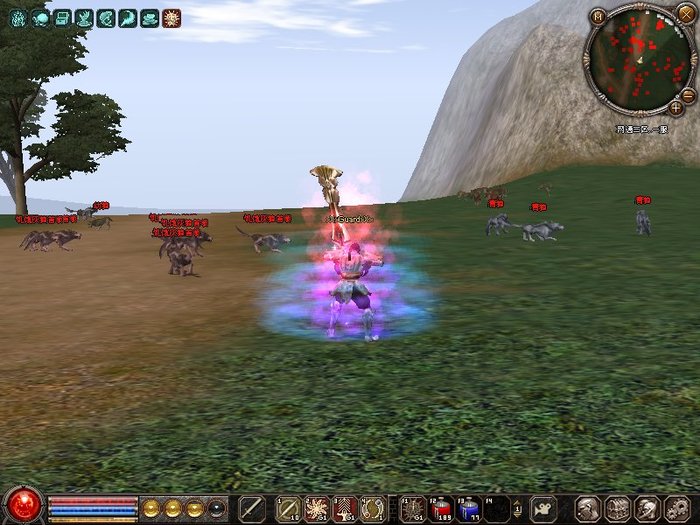
Task: Select the red sun buff icon
Action: 172,17
